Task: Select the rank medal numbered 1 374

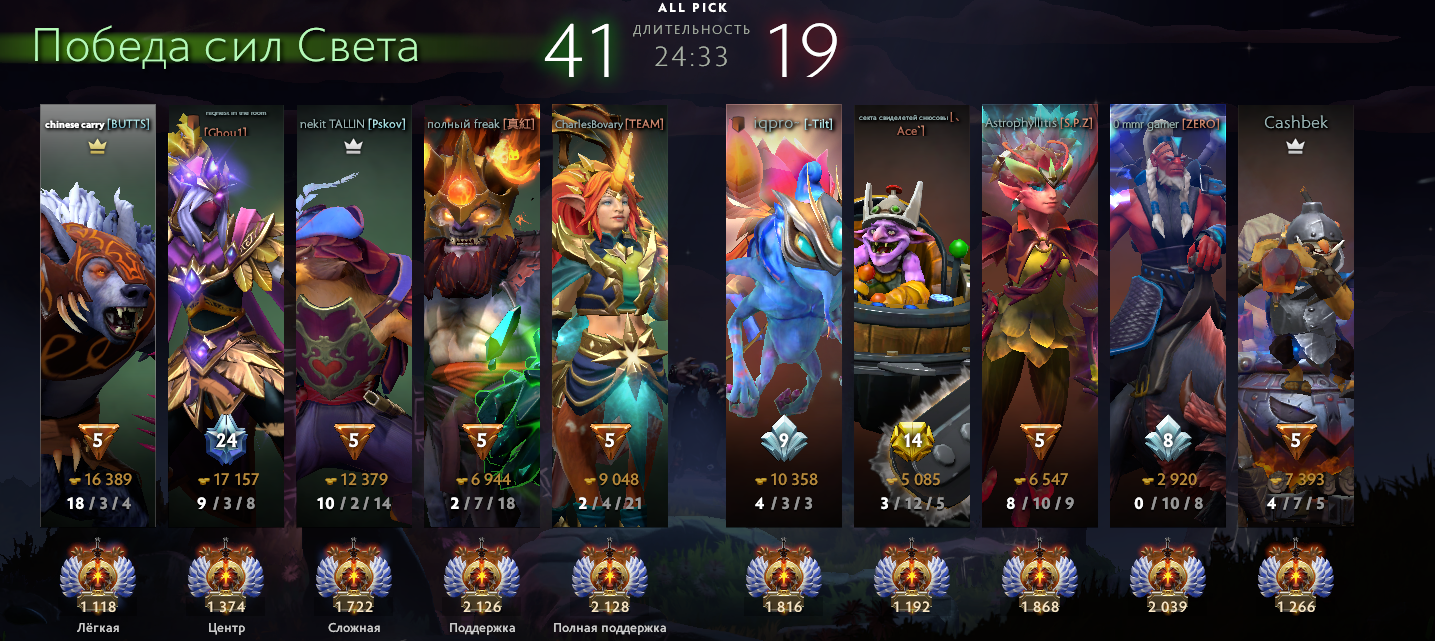Action: tap(226, 573)
